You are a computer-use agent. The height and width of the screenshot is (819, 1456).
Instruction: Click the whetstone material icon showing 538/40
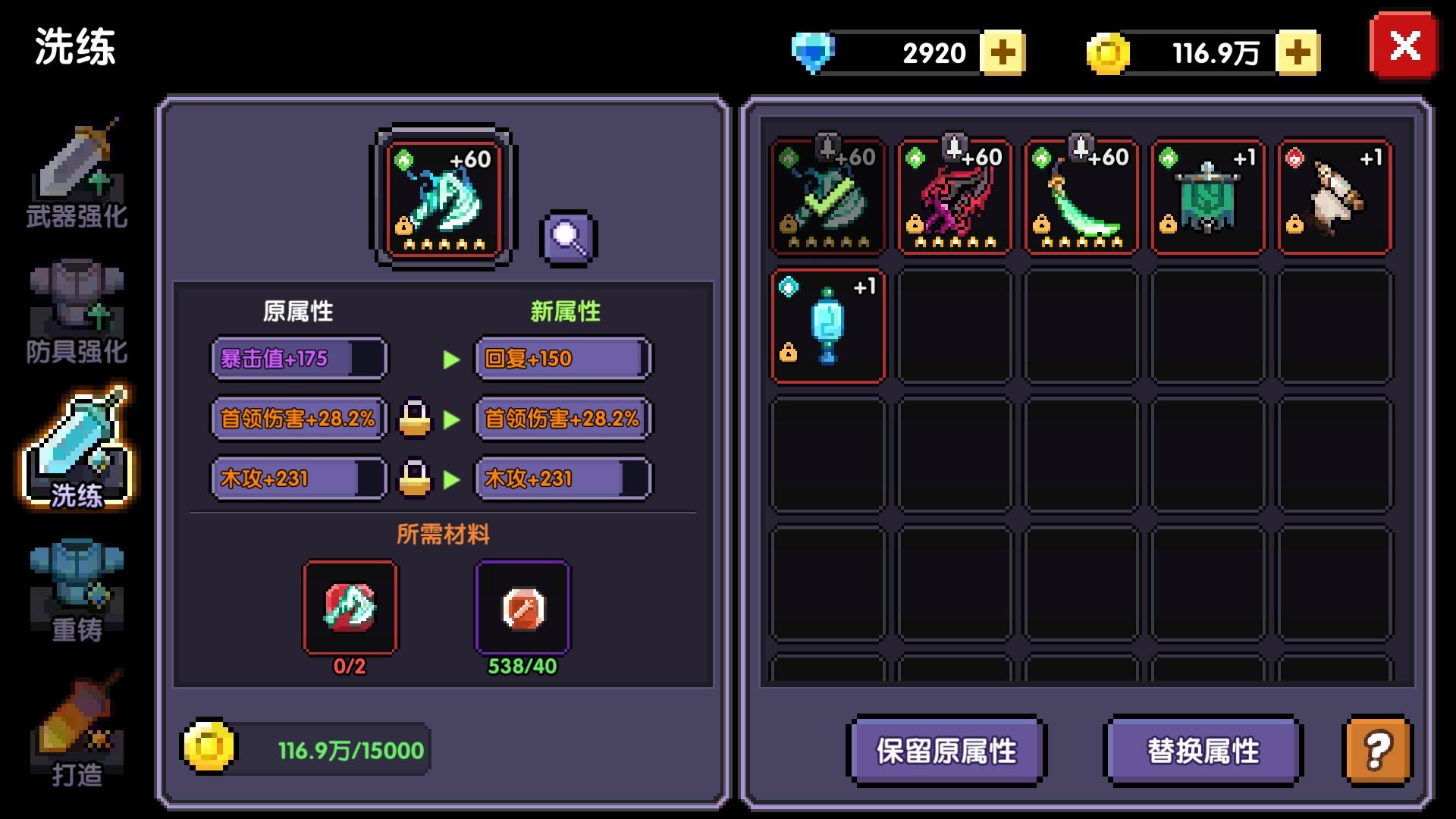(521, 608)
